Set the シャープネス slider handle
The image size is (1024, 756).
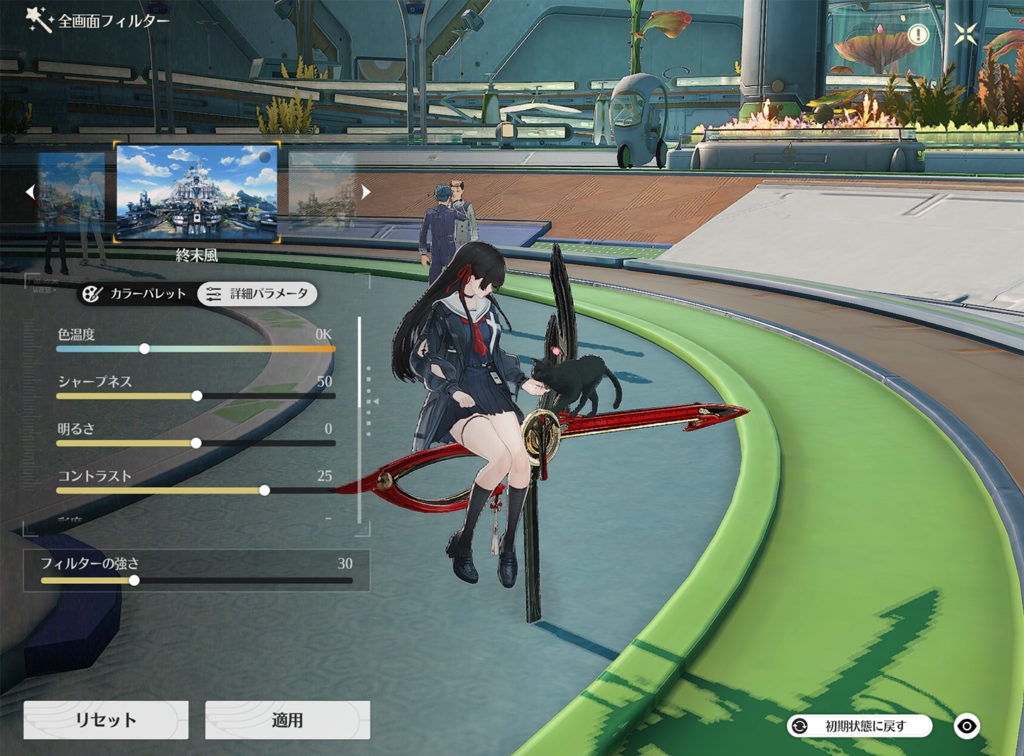click(x=197, y=396)
